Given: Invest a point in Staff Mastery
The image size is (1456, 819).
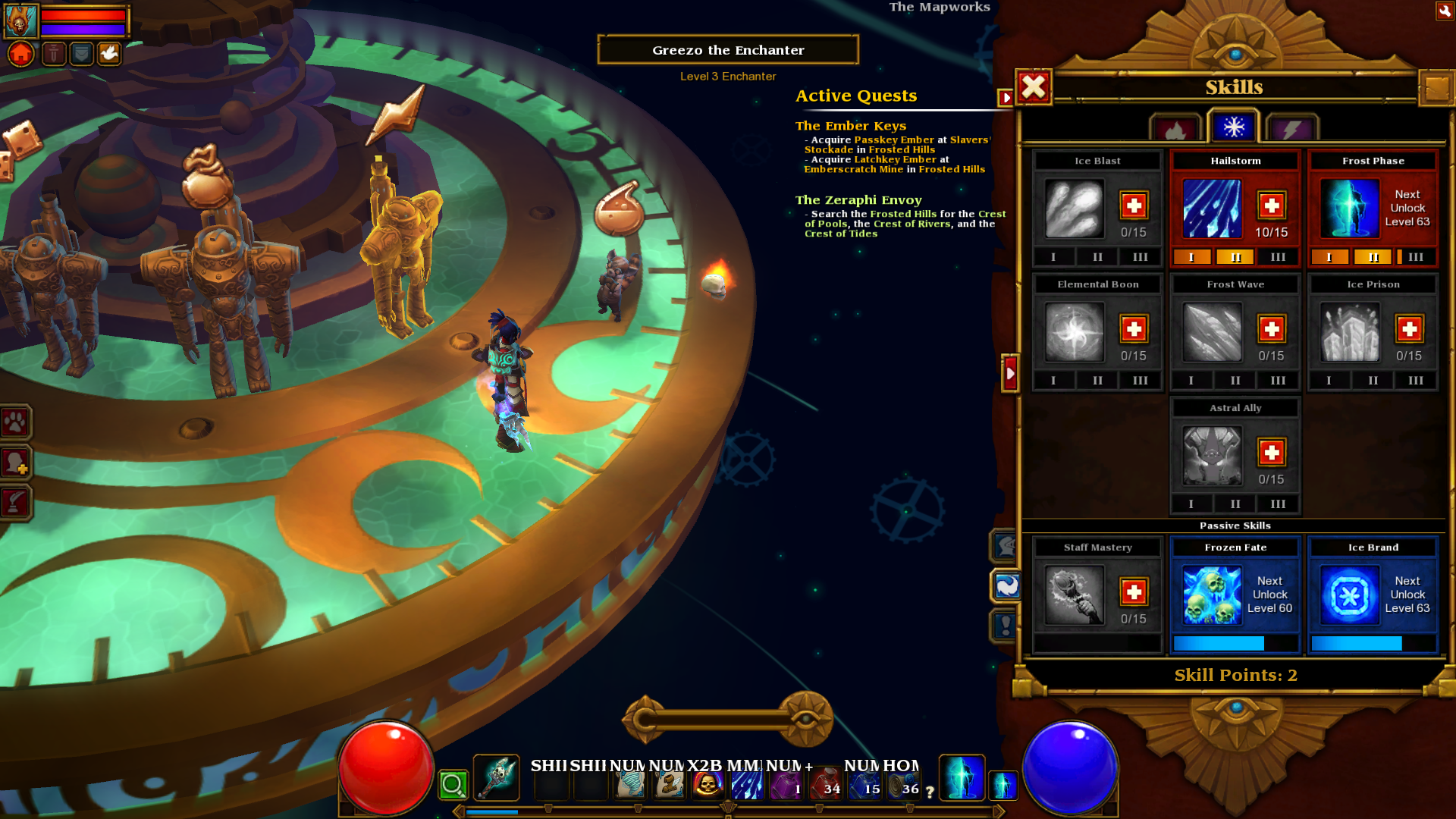Looking at the screenshot, I should tap(1134, 592).
